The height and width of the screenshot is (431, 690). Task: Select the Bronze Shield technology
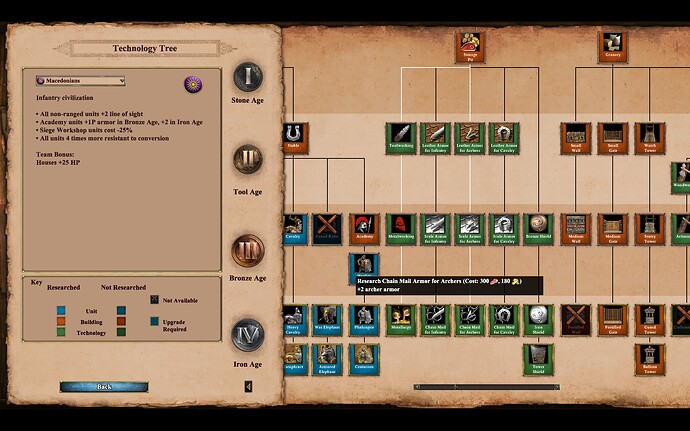538,228
